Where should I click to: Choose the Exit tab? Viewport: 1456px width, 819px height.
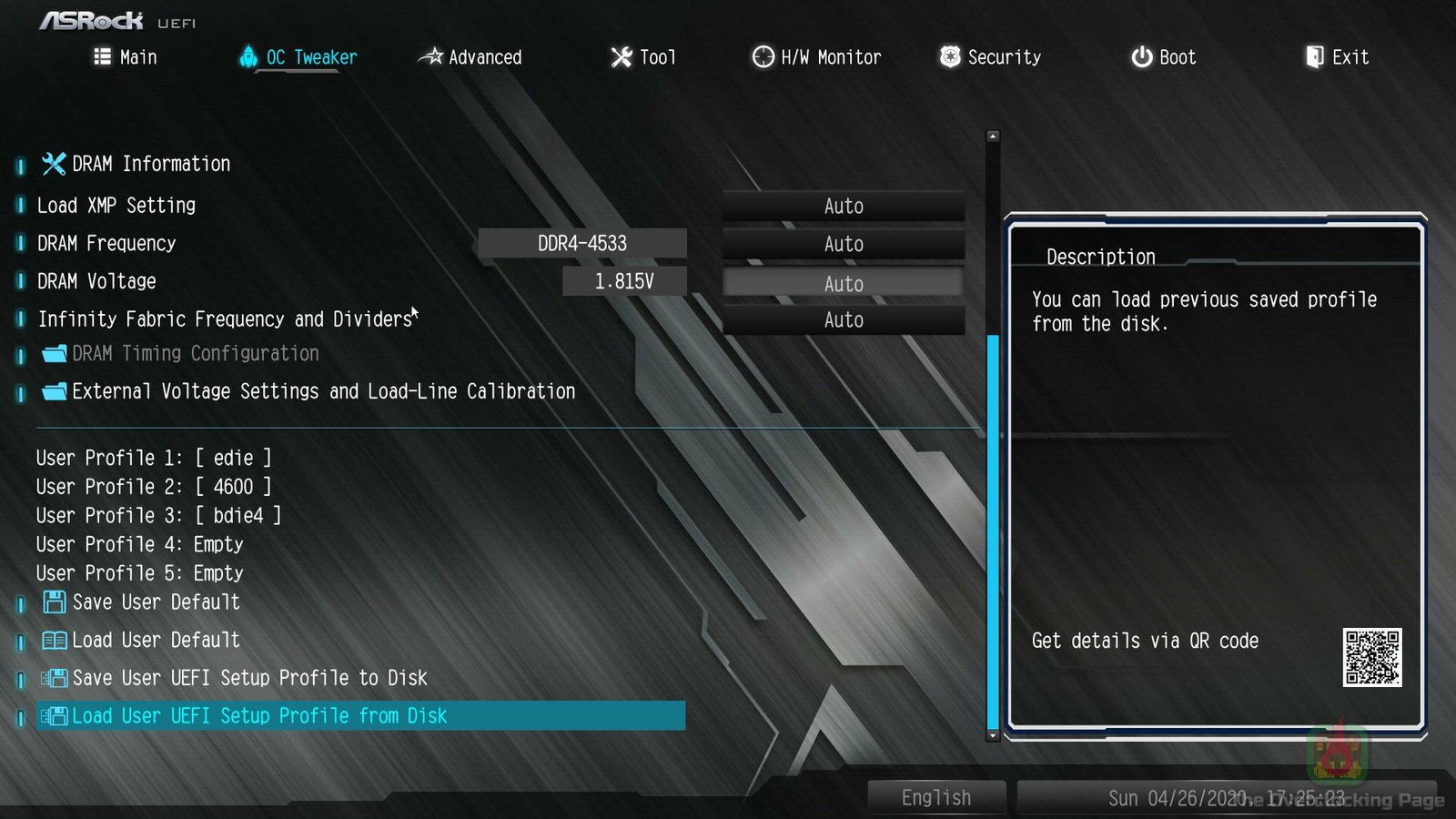click(1337, 57)
